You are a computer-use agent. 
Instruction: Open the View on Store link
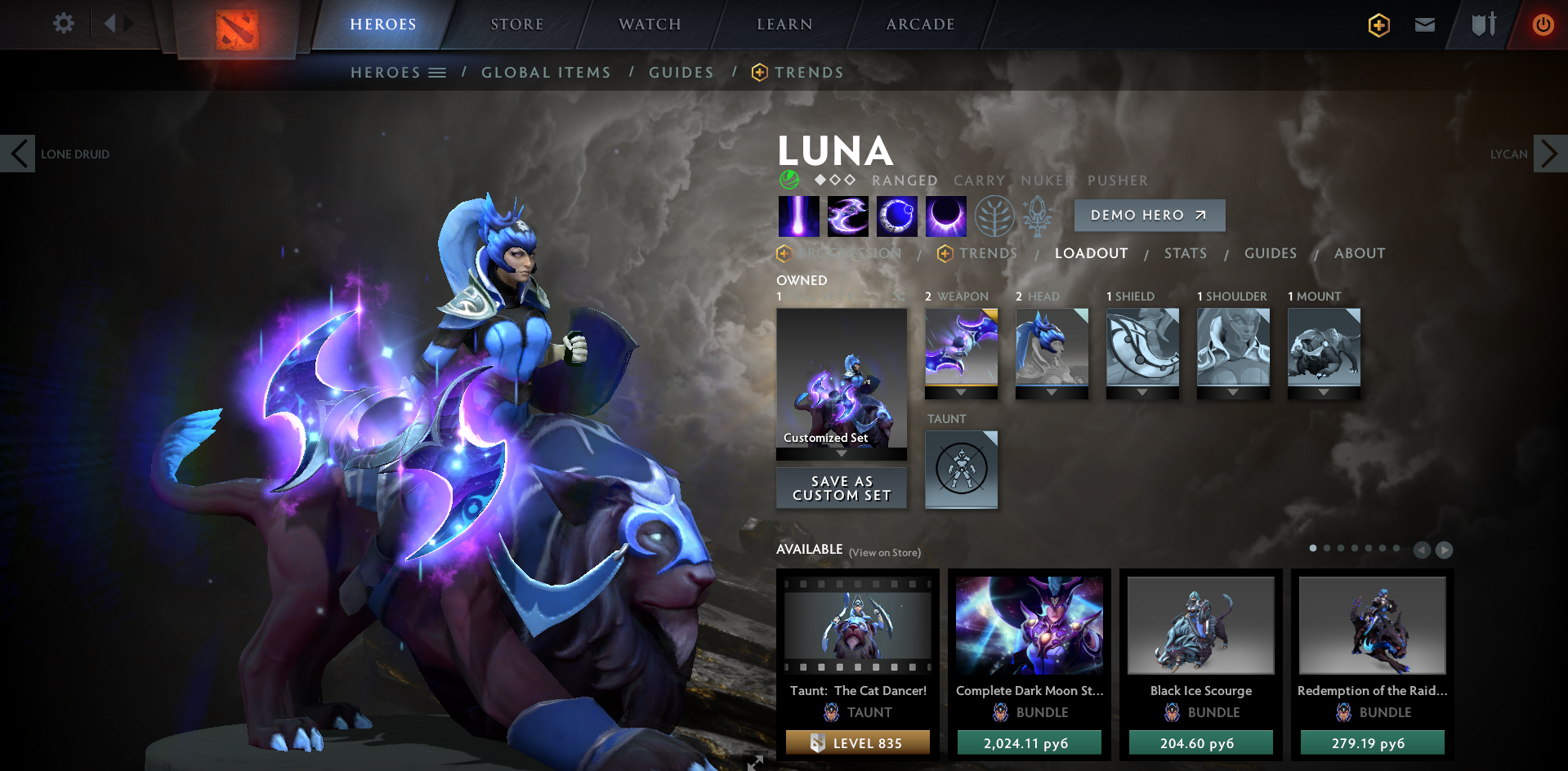coord(884,552)
